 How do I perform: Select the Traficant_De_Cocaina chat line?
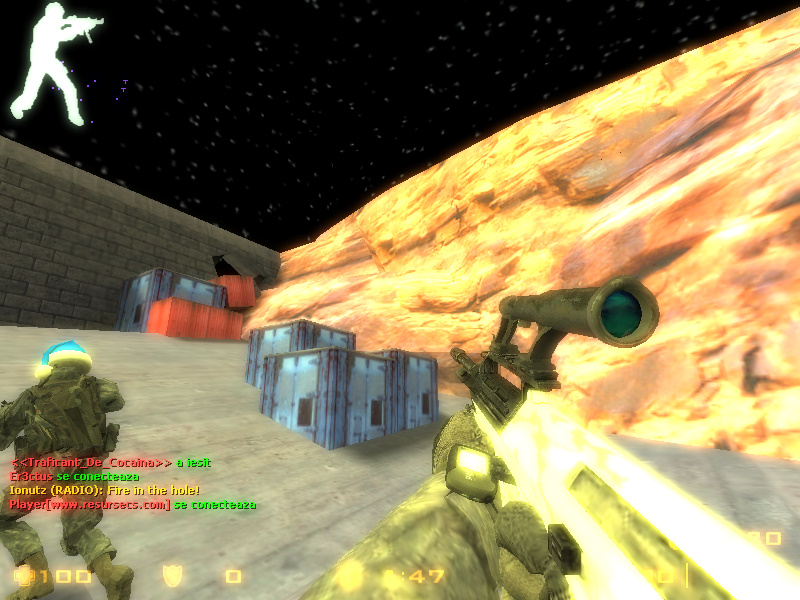pos(110,462)
